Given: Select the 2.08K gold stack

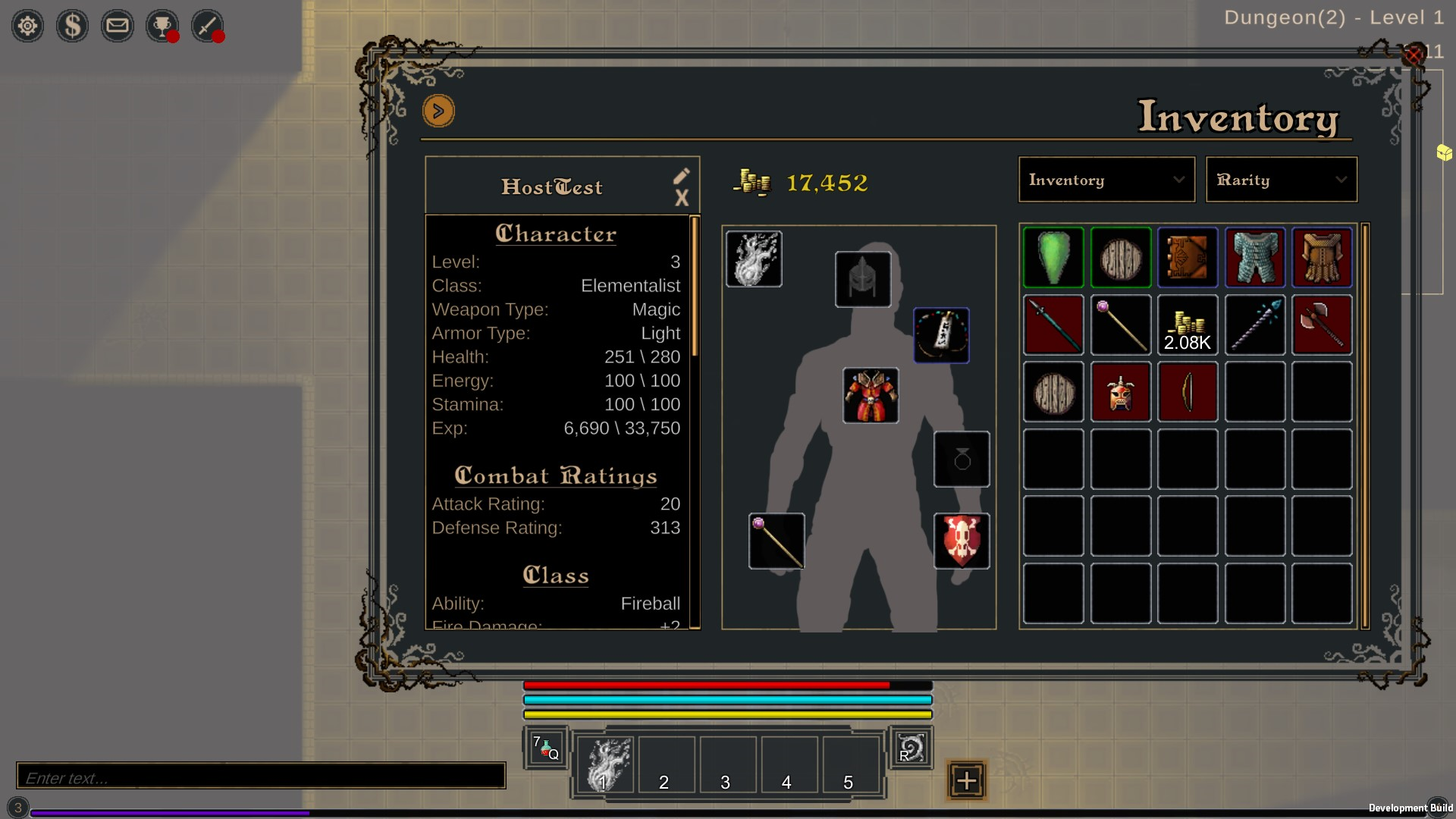Looking at the screenshot, I should click(1188, 325).
